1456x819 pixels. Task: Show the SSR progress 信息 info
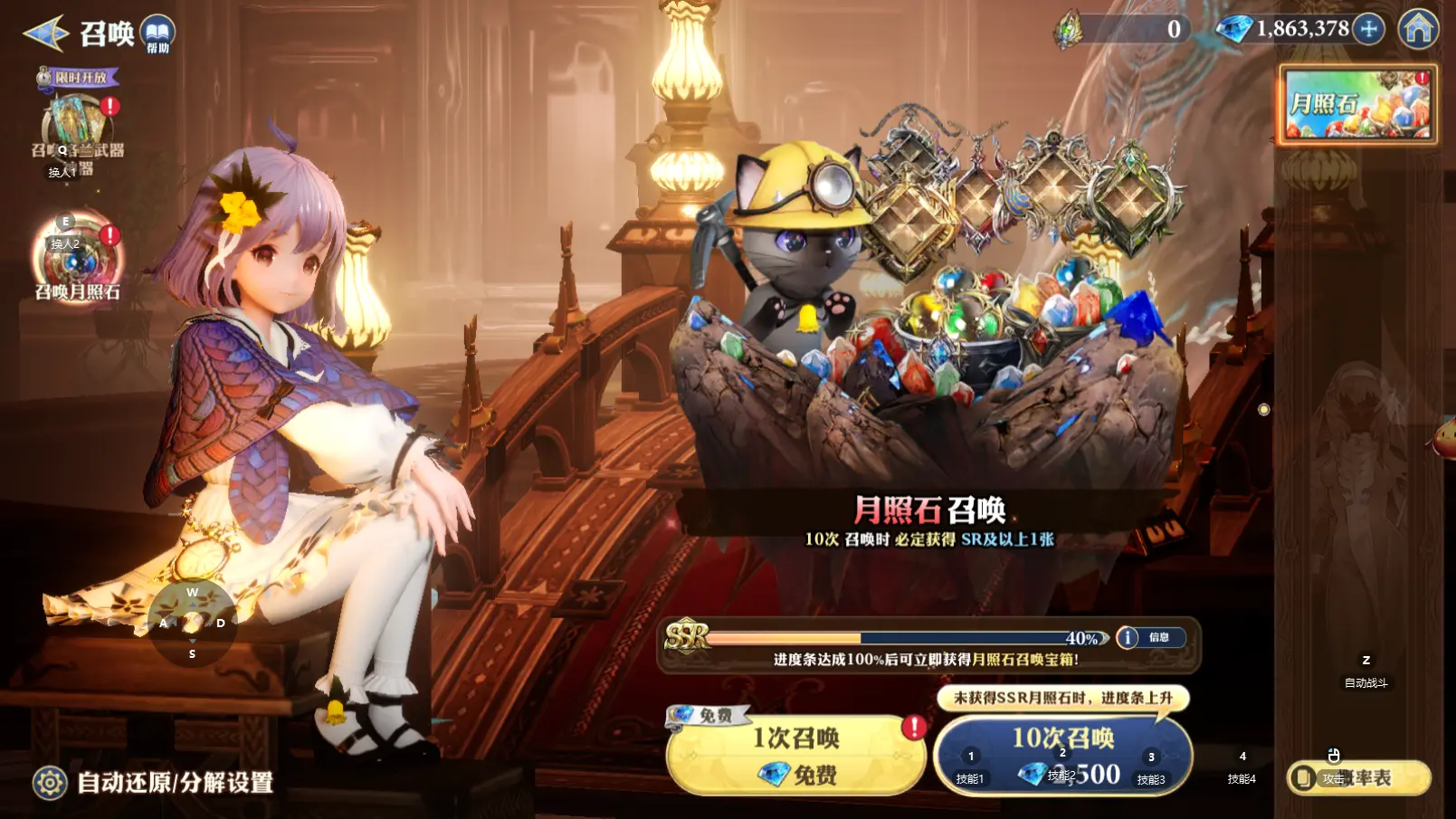[x=1149, y=637]
